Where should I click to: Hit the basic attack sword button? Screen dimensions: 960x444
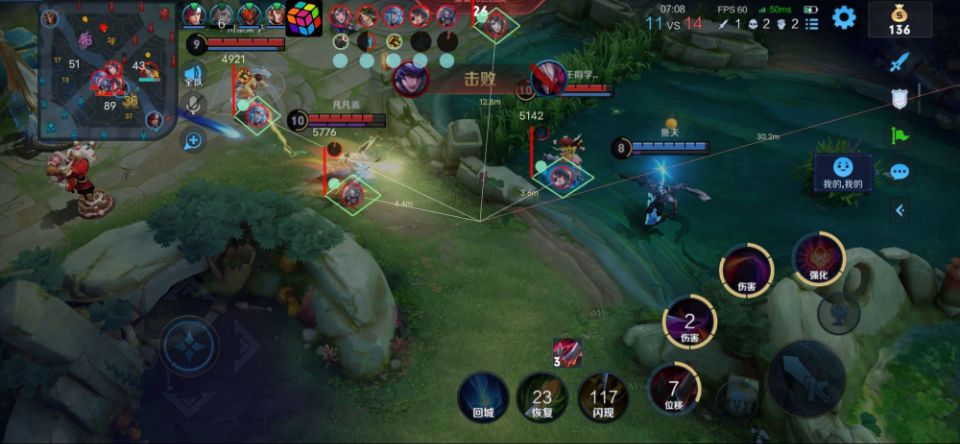tap(805, 378)
